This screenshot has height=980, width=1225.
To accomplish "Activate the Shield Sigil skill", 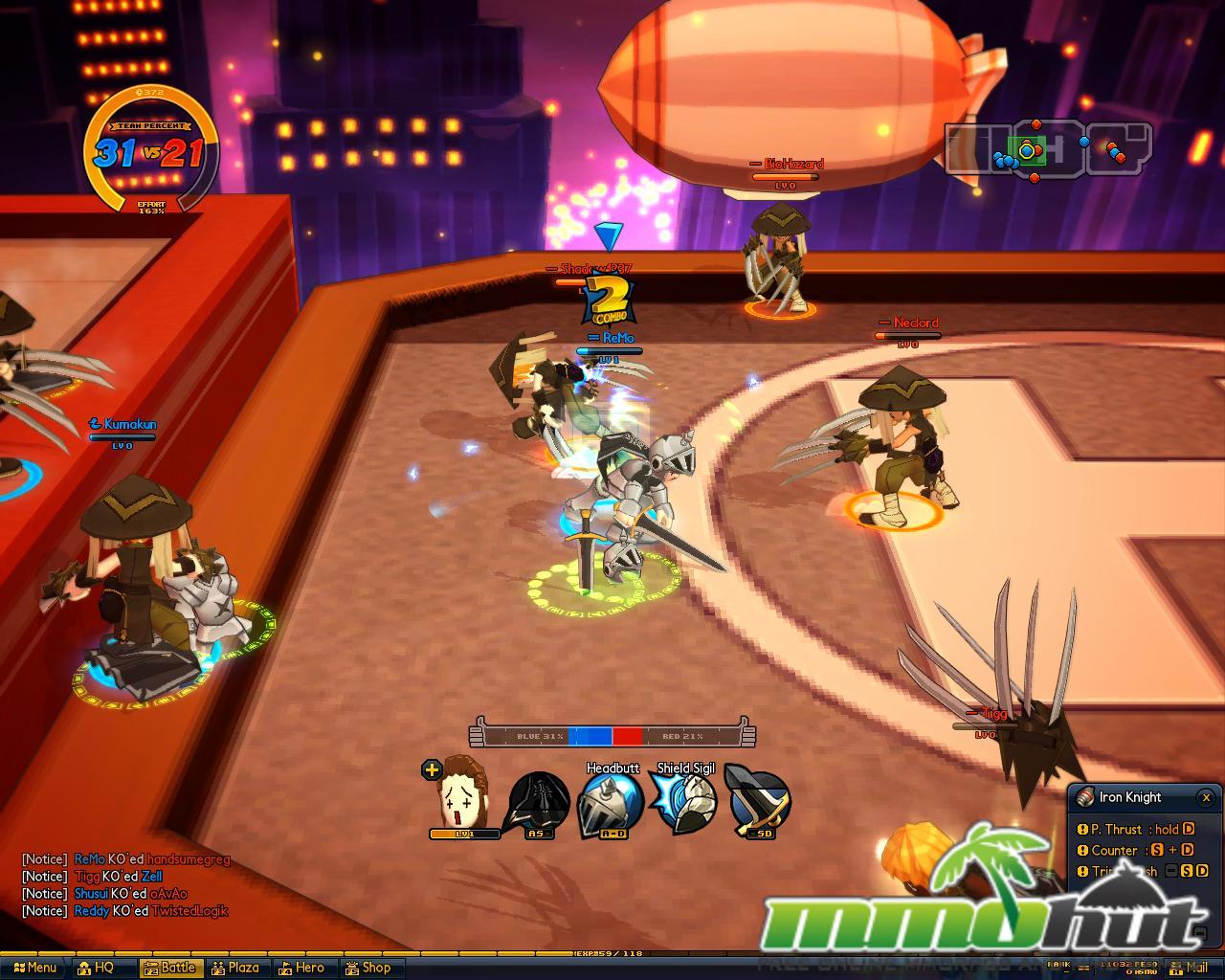I will pyautogui.click(x=685, y=802).
